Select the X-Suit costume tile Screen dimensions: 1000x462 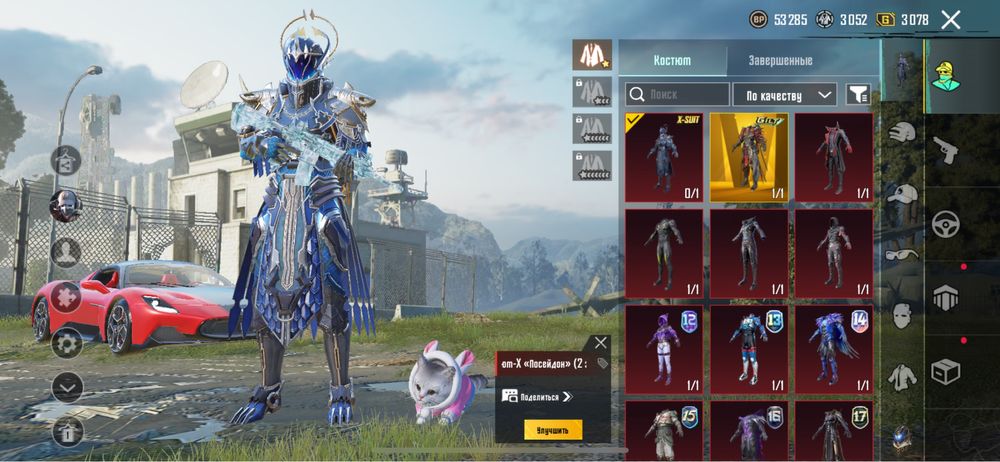click(664, 157)
